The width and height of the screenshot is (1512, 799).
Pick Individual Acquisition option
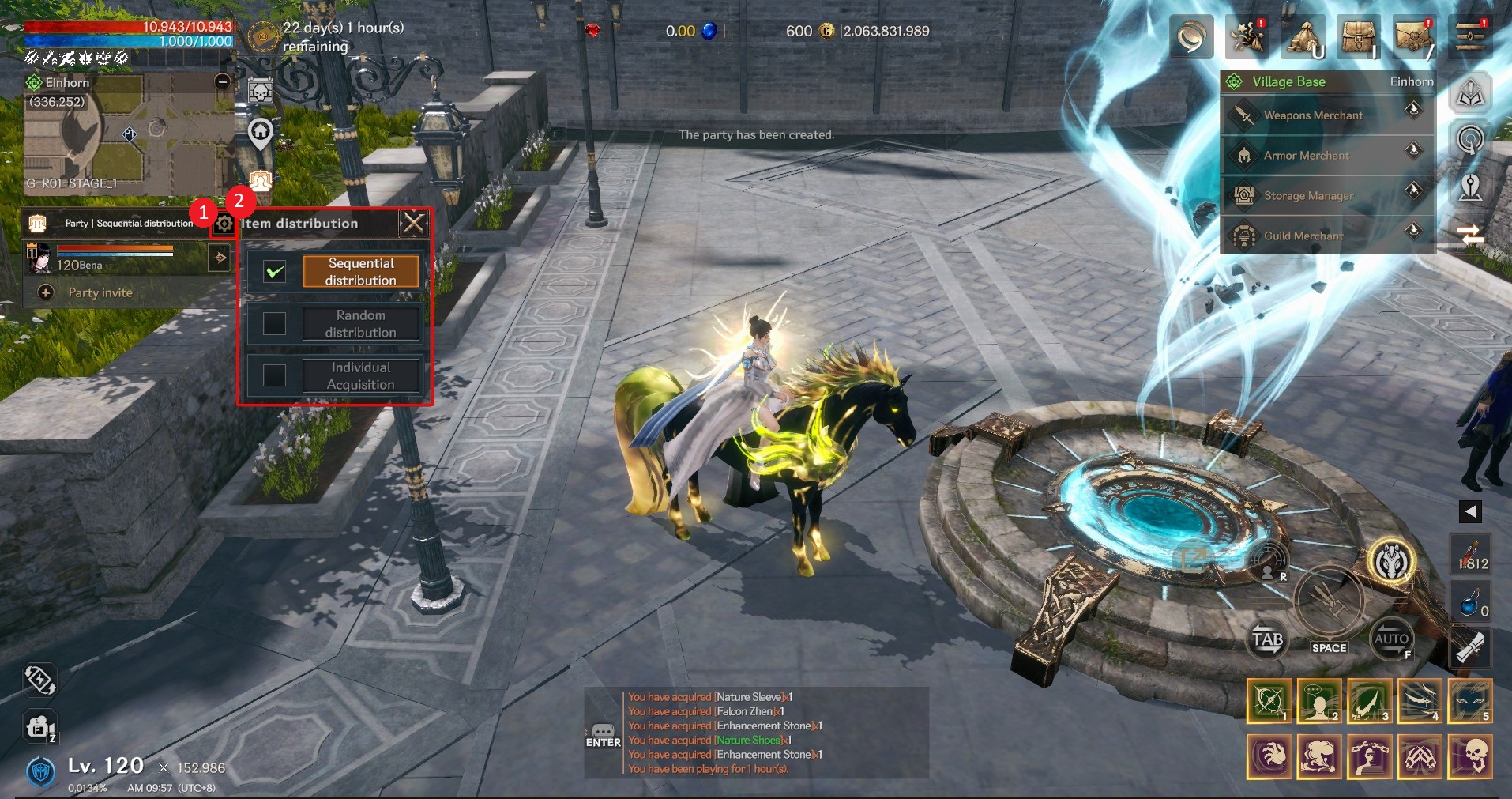click(x=360, y=376)
